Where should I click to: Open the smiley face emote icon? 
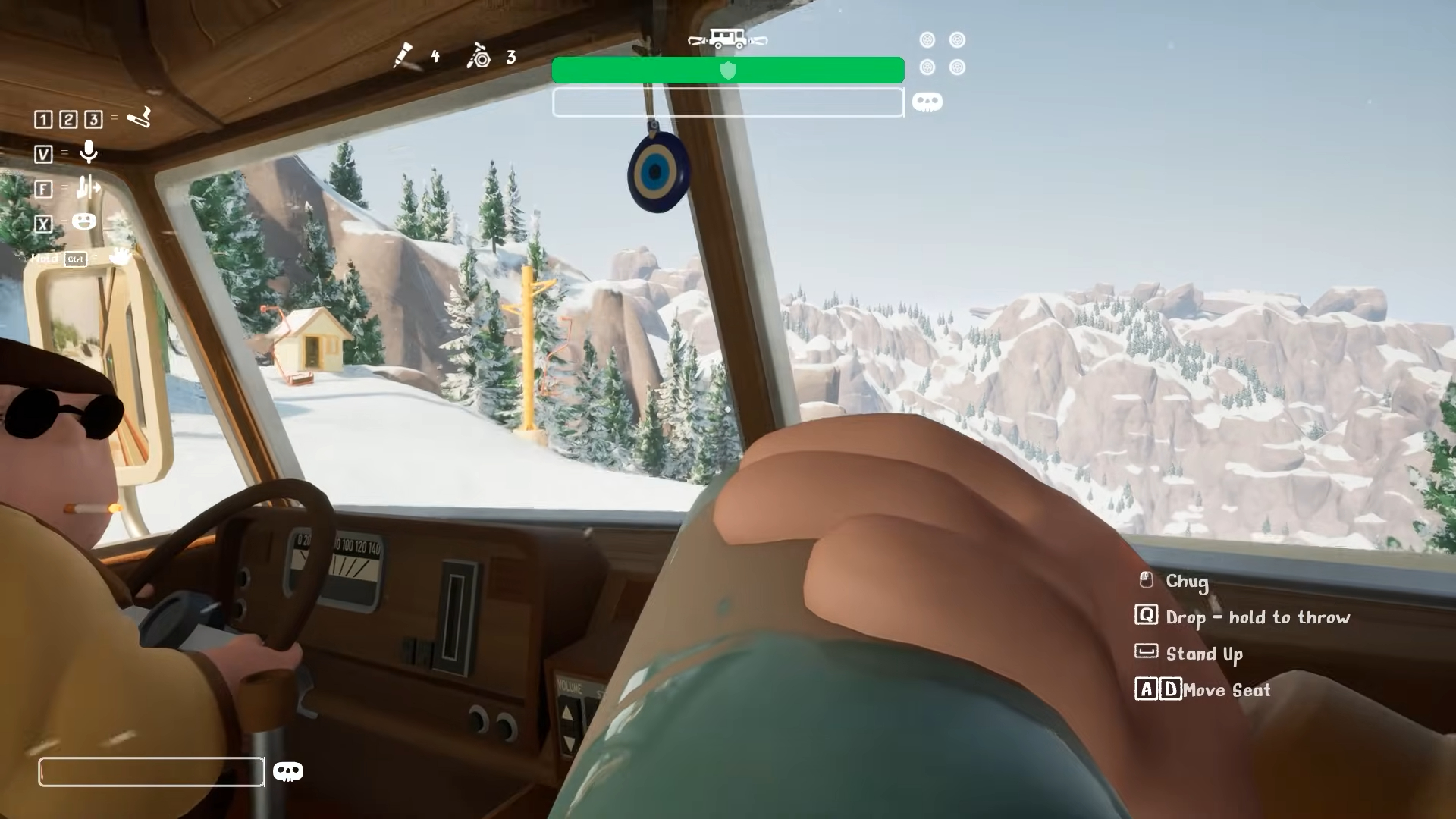coord(84,221)
